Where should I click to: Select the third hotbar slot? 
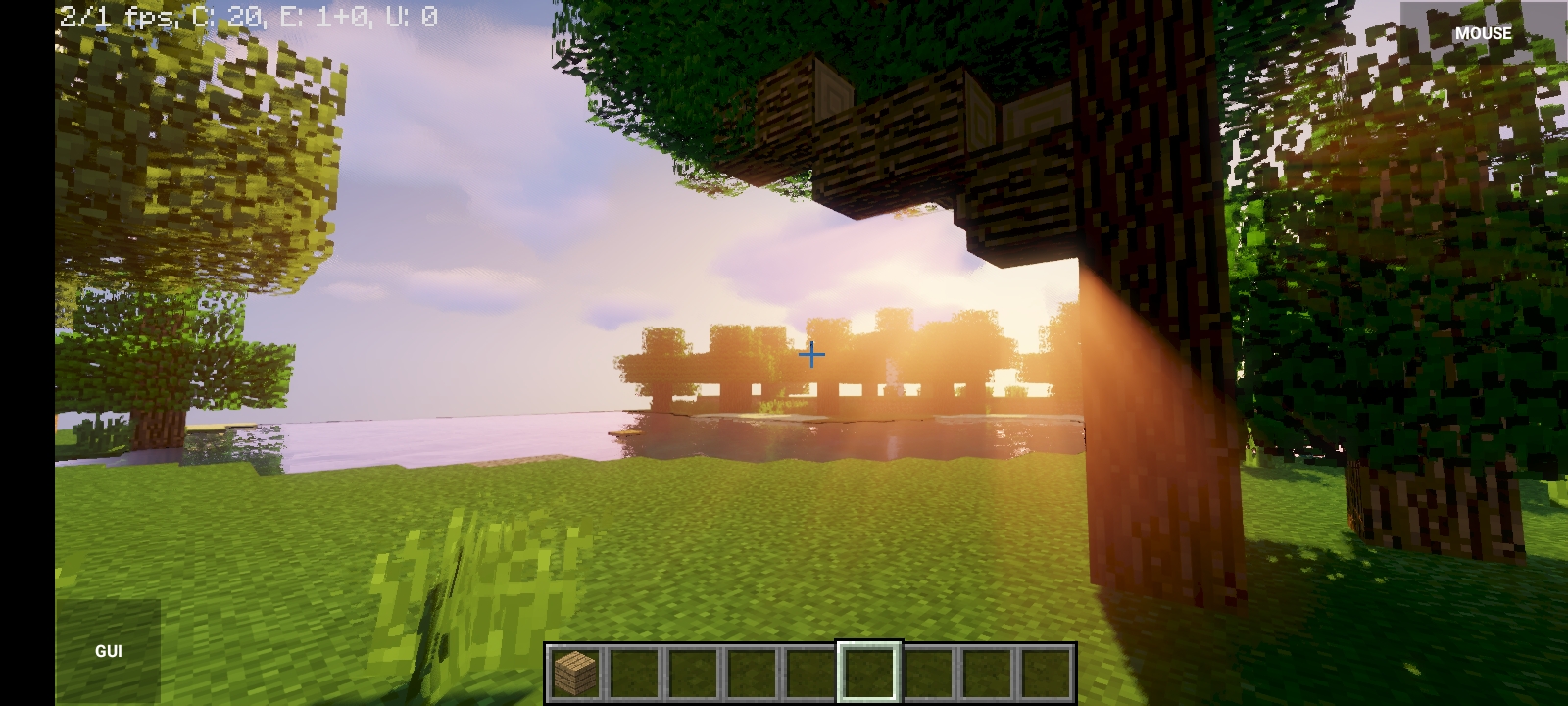click(x=691, y=670)
